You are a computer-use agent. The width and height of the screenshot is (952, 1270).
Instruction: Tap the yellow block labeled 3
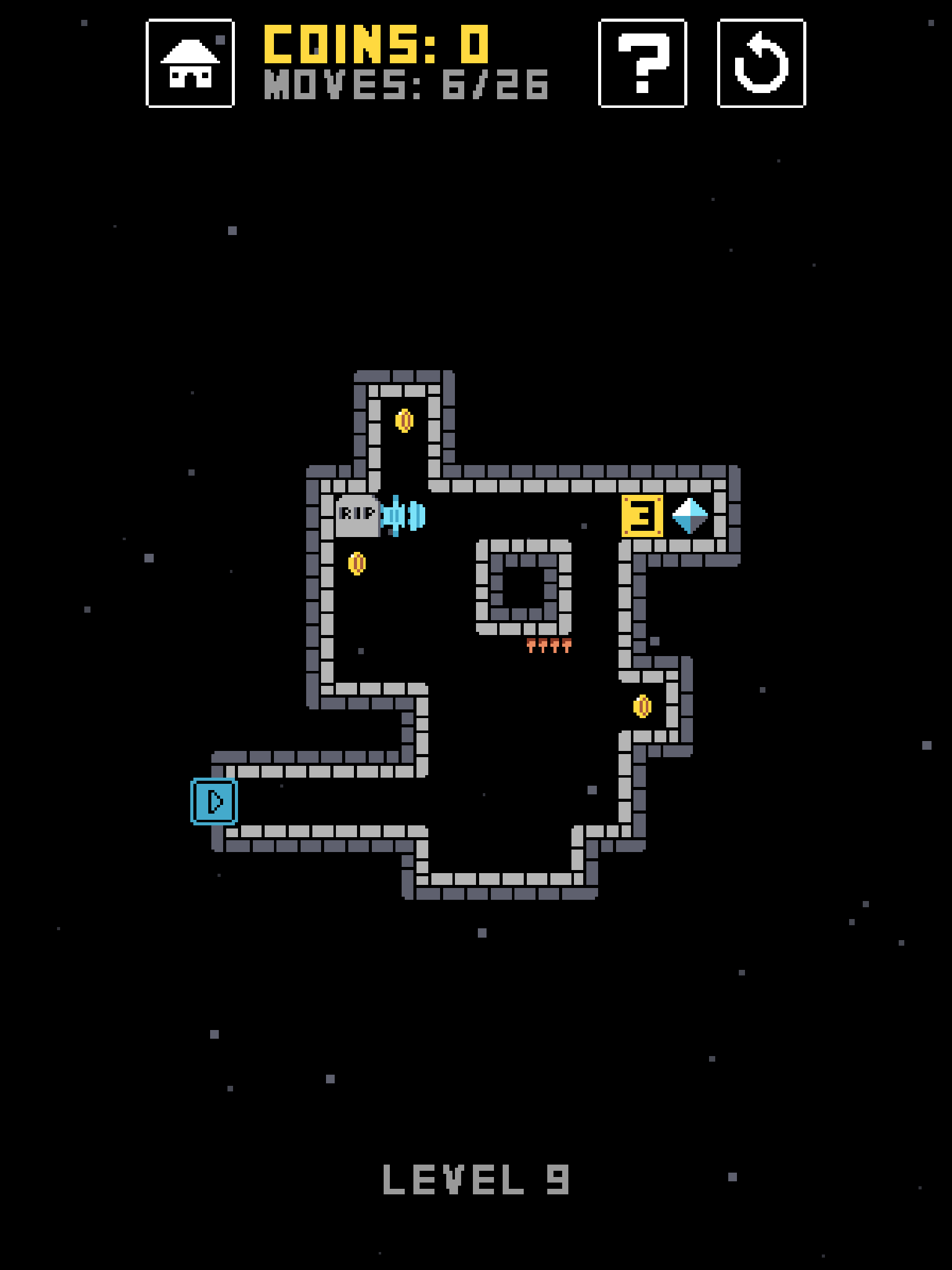[x=642, y=517]
